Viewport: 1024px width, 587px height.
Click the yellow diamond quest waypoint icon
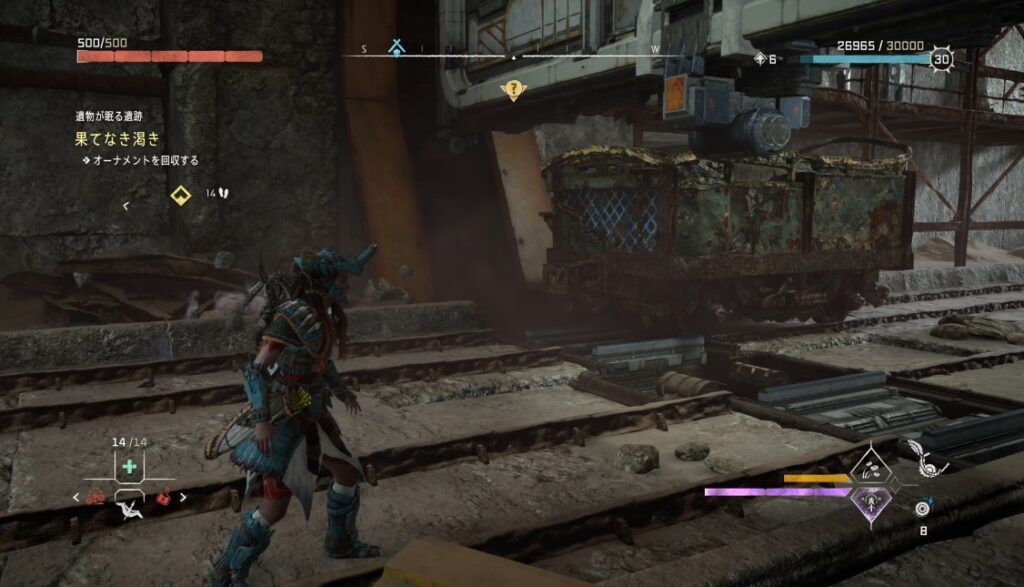[x=180, y=194]
